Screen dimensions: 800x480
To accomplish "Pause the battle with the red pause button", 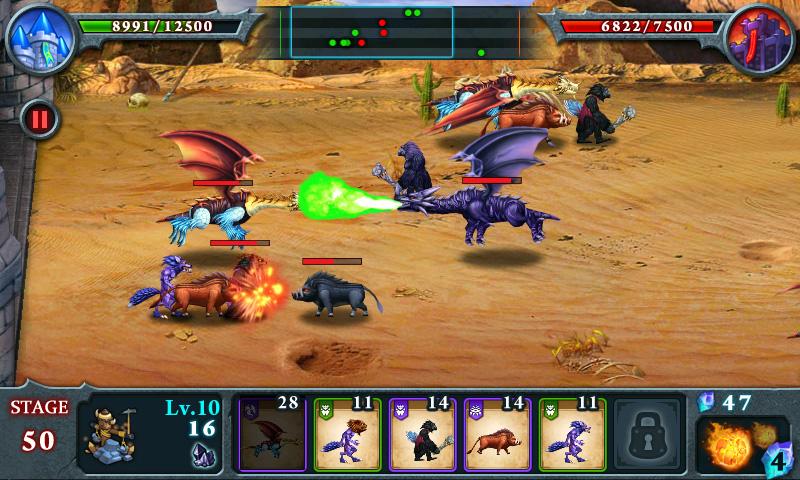I will 39,120.
